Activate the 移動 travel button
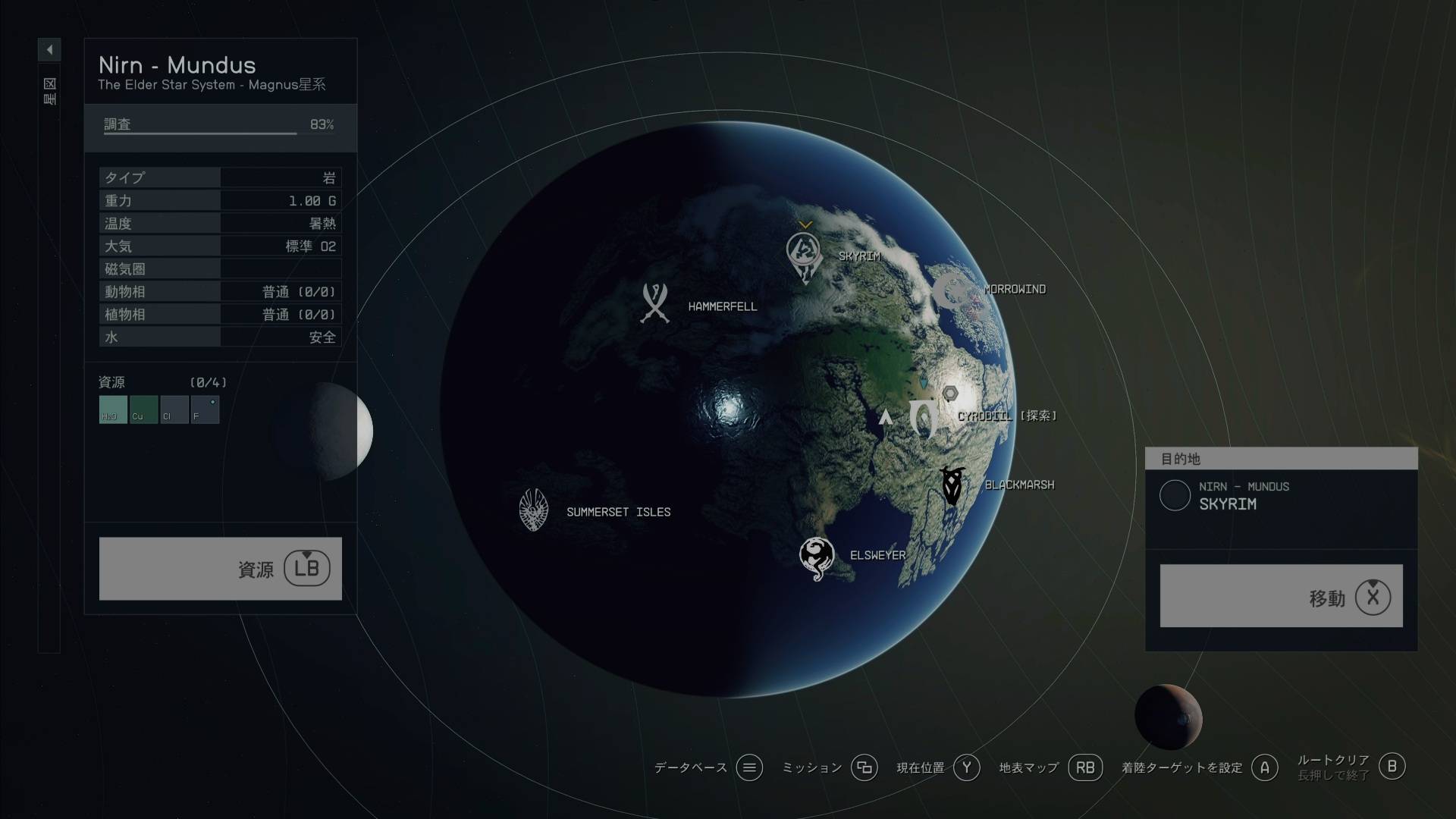The width and height of the screenshot is (1456, 819). point(1281,596)
